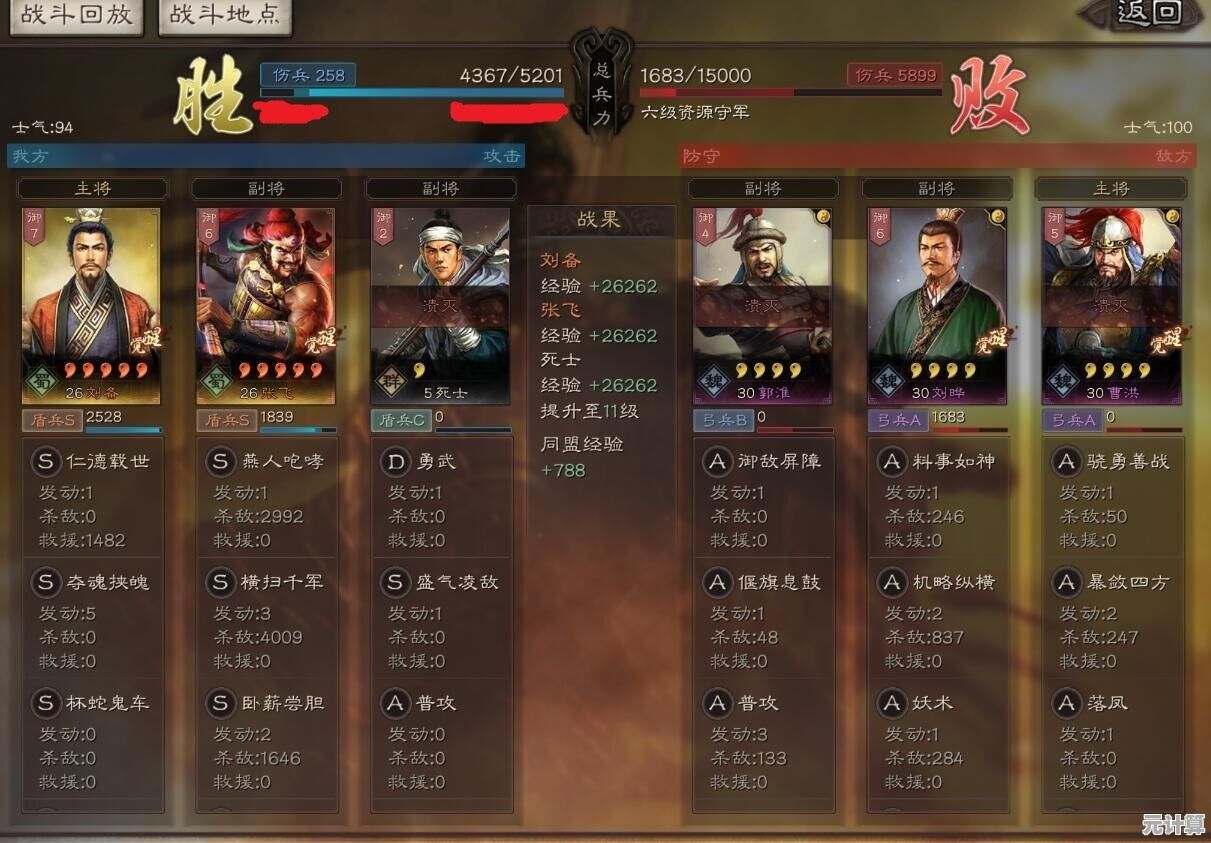Open the 横扫千军 skill row
The height and width of the screenshot is (843, 1211).
[267, 582]
